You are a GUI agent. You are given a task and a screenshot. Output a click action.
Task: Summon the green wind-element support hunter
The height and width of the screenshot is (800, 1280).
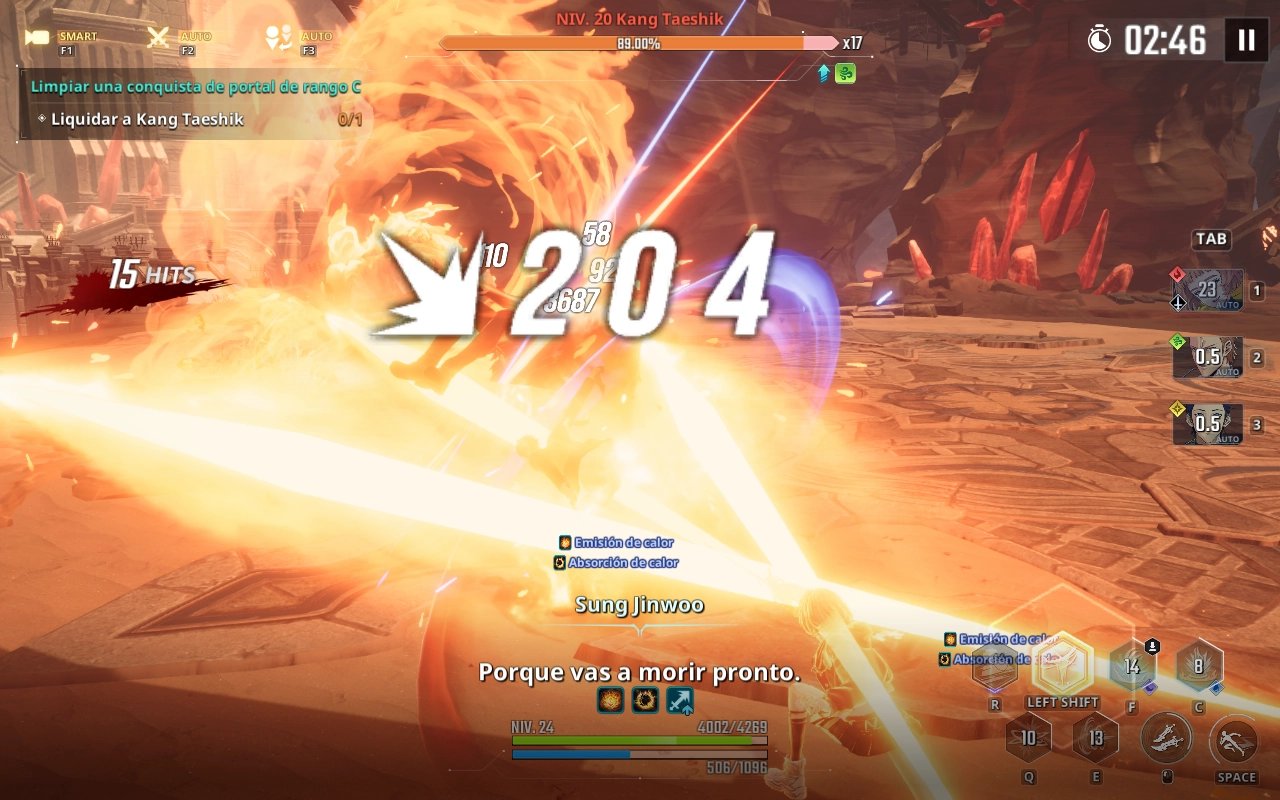point(1208,357)
